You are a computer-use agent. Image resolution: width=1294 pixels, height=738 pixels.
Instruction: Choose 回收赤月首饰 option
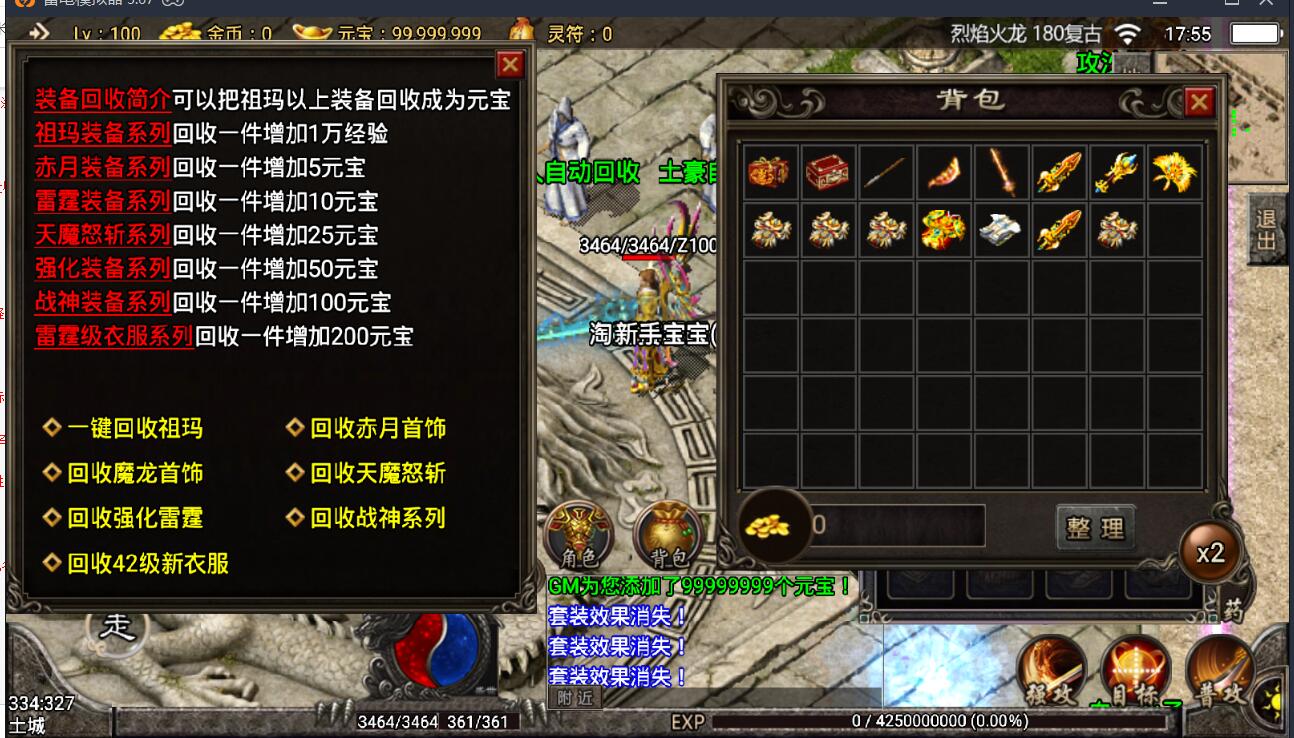pyautogui.click(x=377, y=428)
